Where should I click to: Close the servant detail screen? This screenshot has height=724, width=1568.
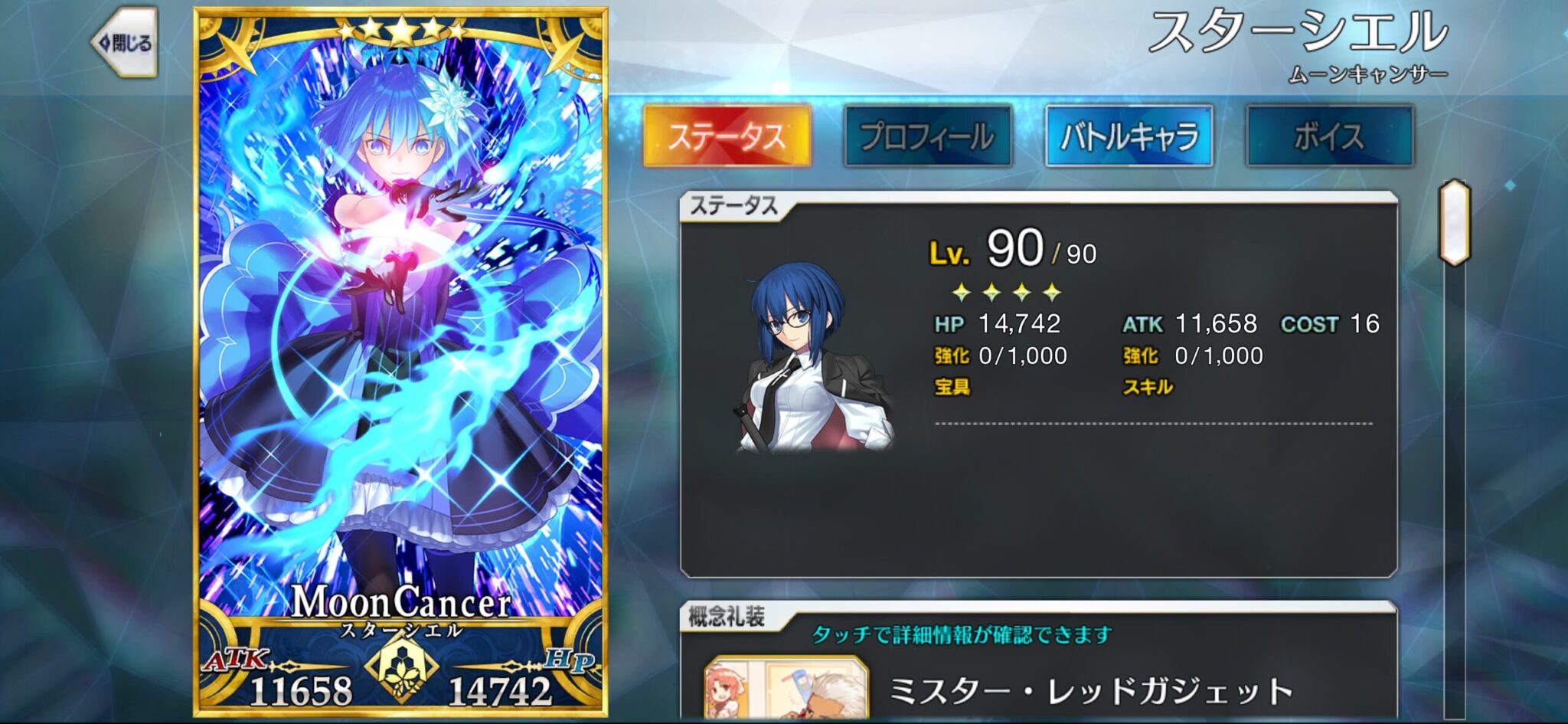tap(126, 44)
